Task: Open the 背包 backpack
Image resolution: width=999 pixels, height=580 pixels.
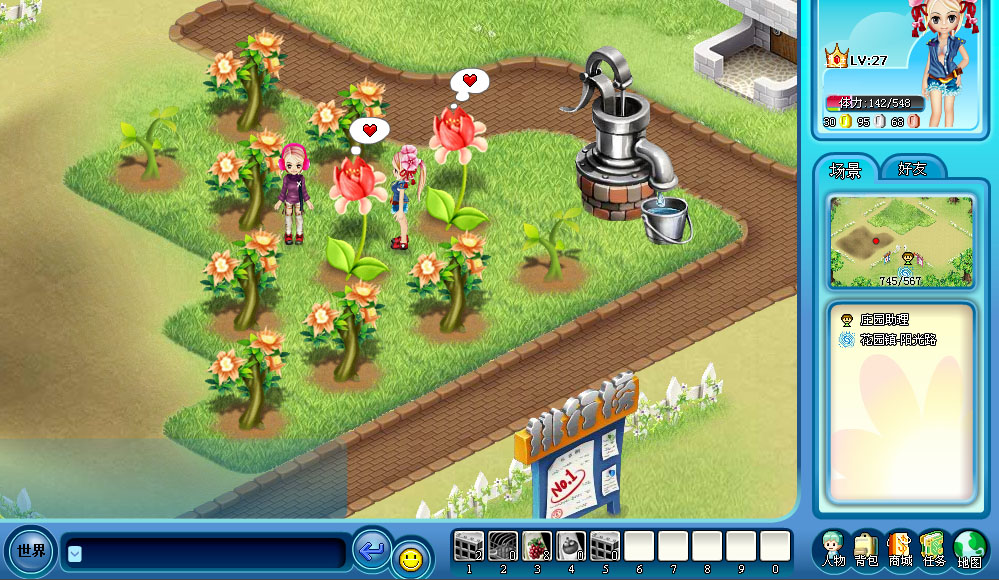Action: [867, 549]
